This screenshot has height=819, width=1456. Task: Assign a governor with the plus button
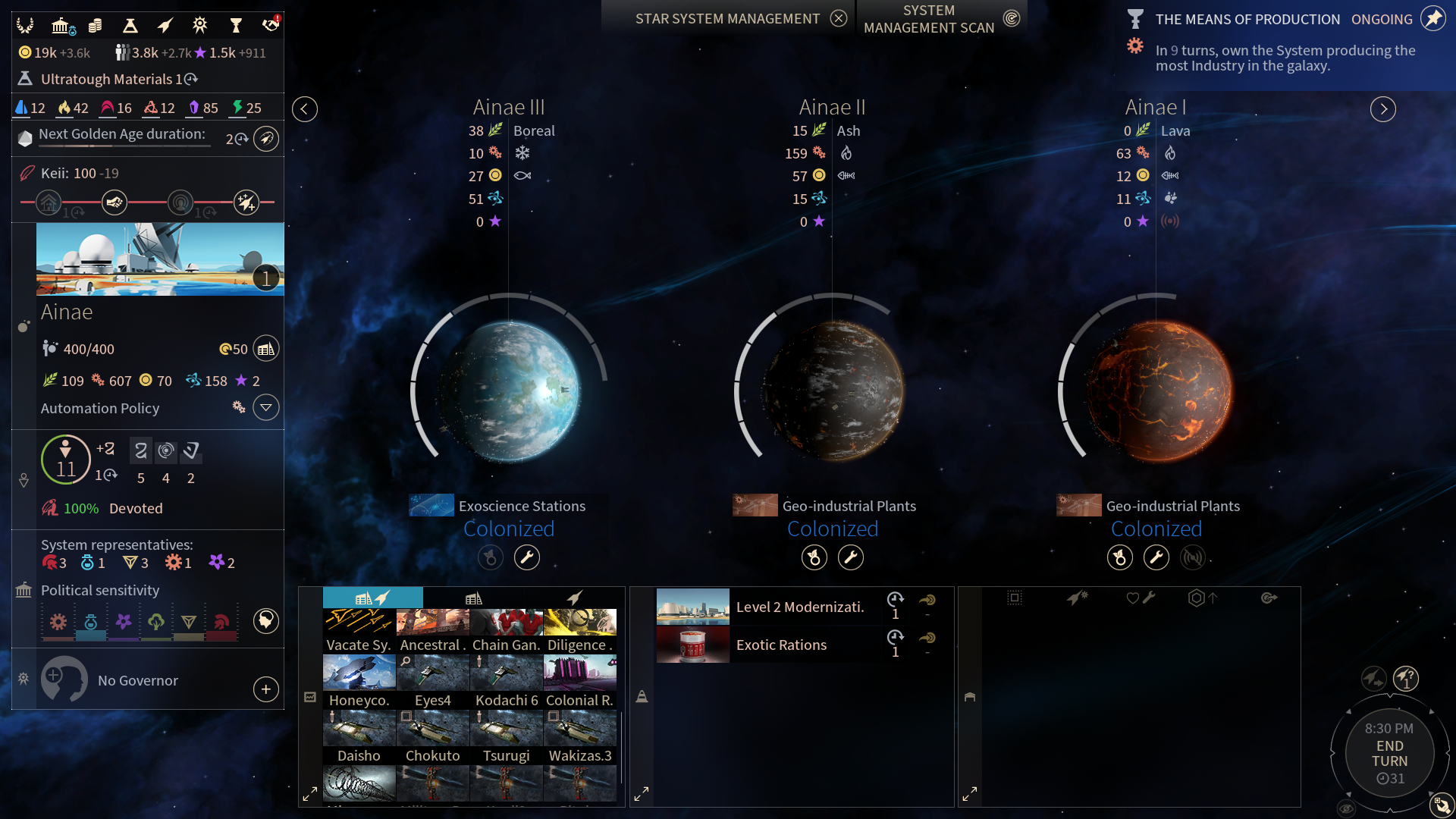pyautogui.click(x=265, y=689)
